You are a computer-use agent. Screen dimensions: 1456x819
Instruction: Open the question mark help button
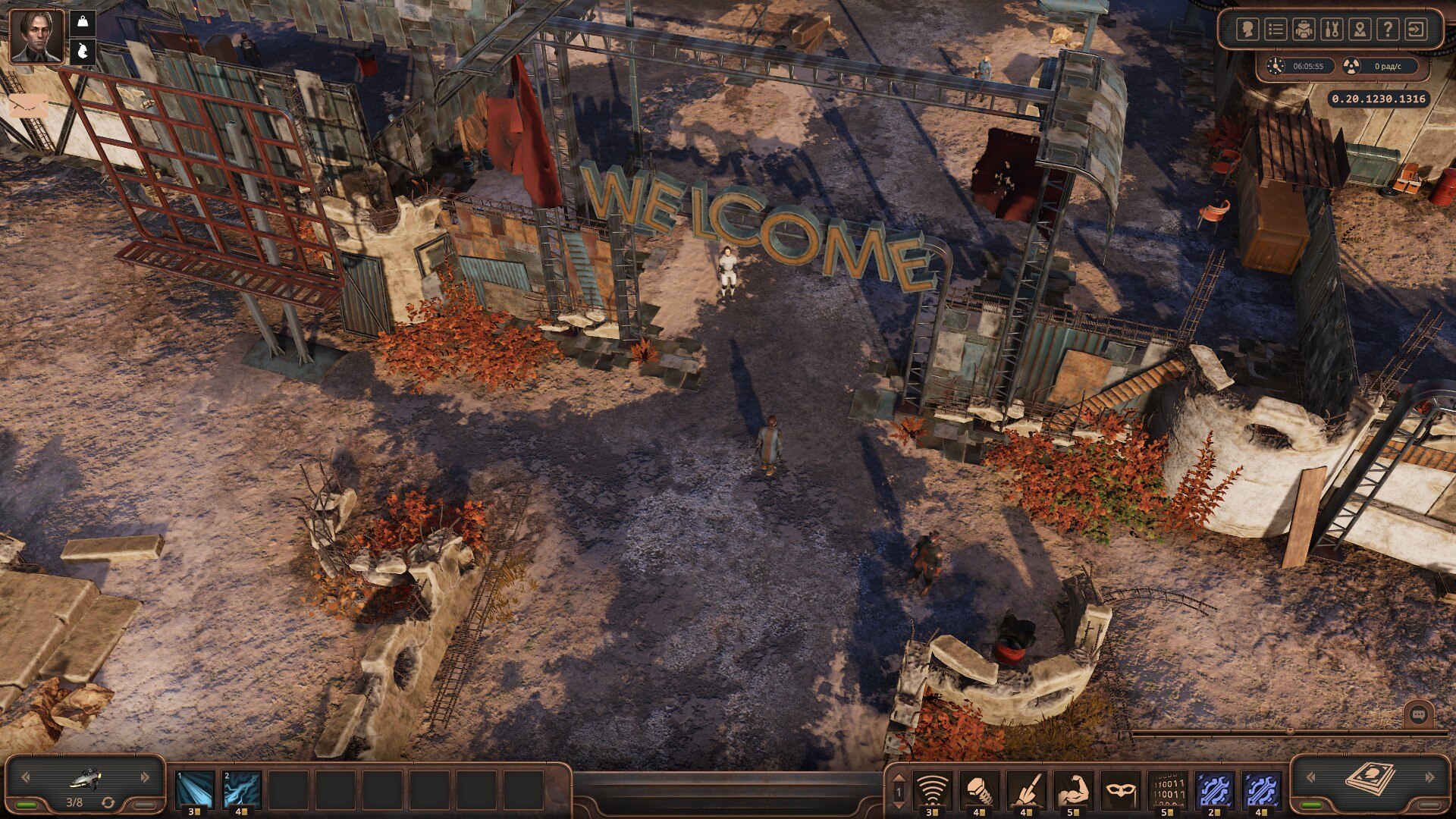(1388, 30)
